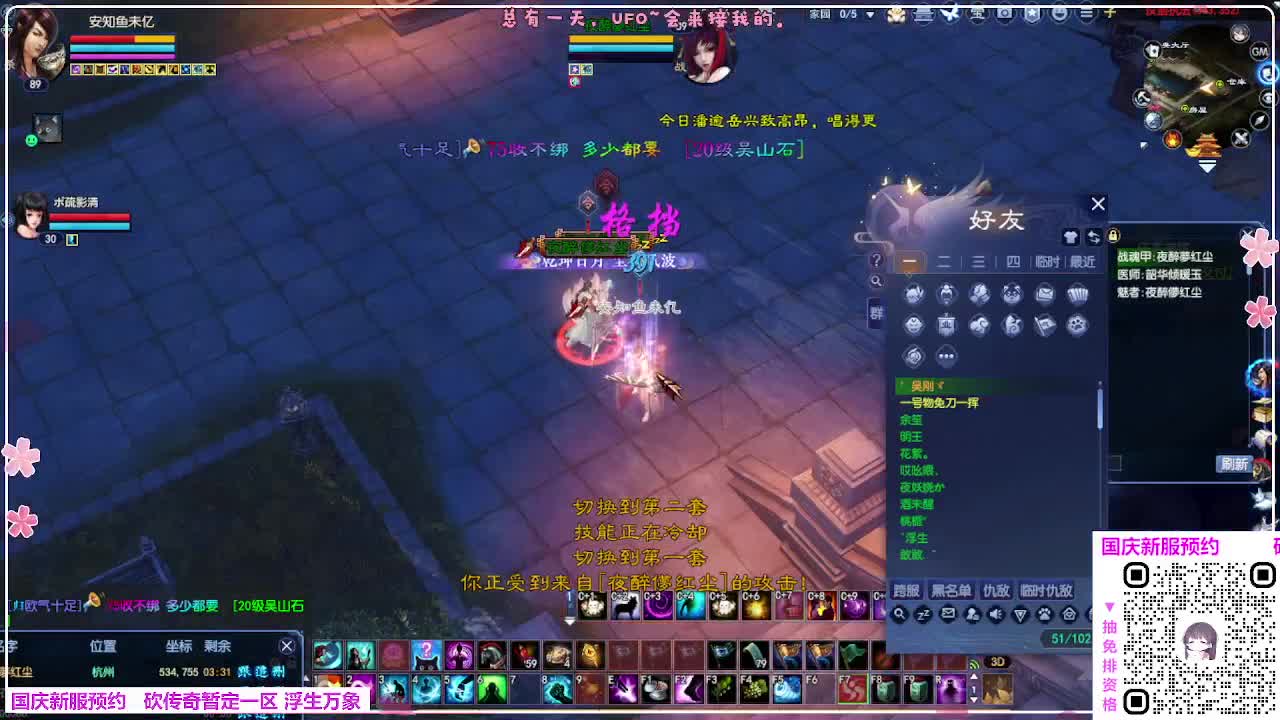Open the 黑名单 blacklist tab

click(x=951, y=592)
